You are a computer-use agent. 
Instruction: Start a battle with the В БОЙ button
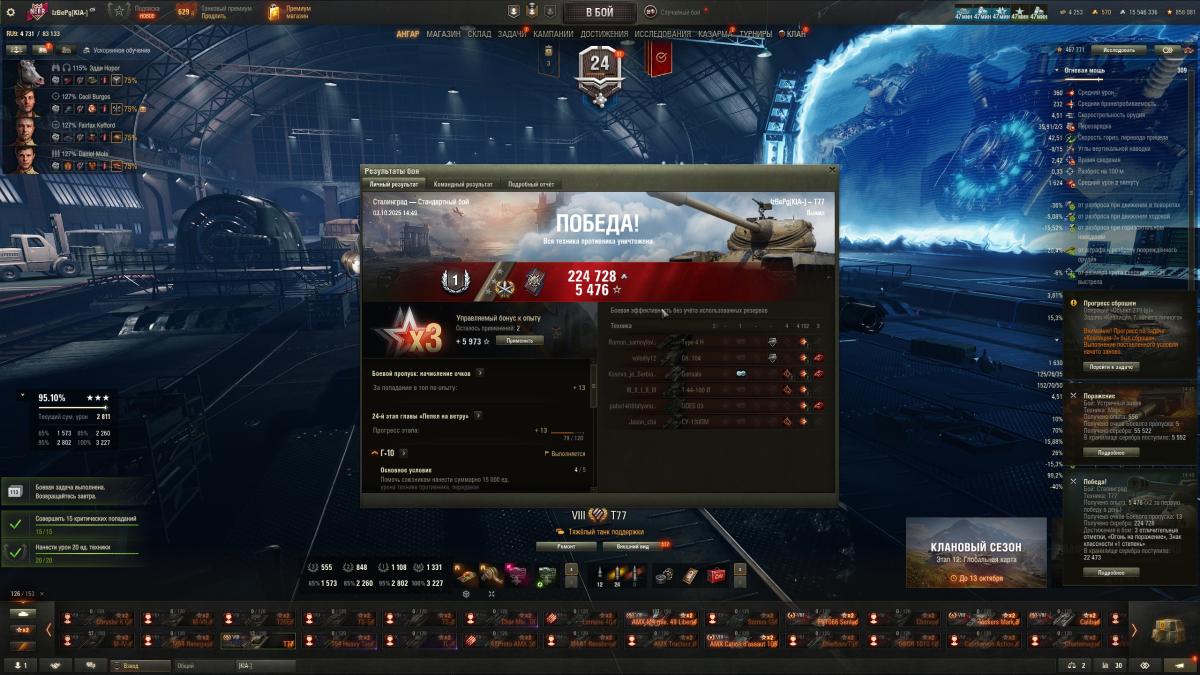point(599,12)
